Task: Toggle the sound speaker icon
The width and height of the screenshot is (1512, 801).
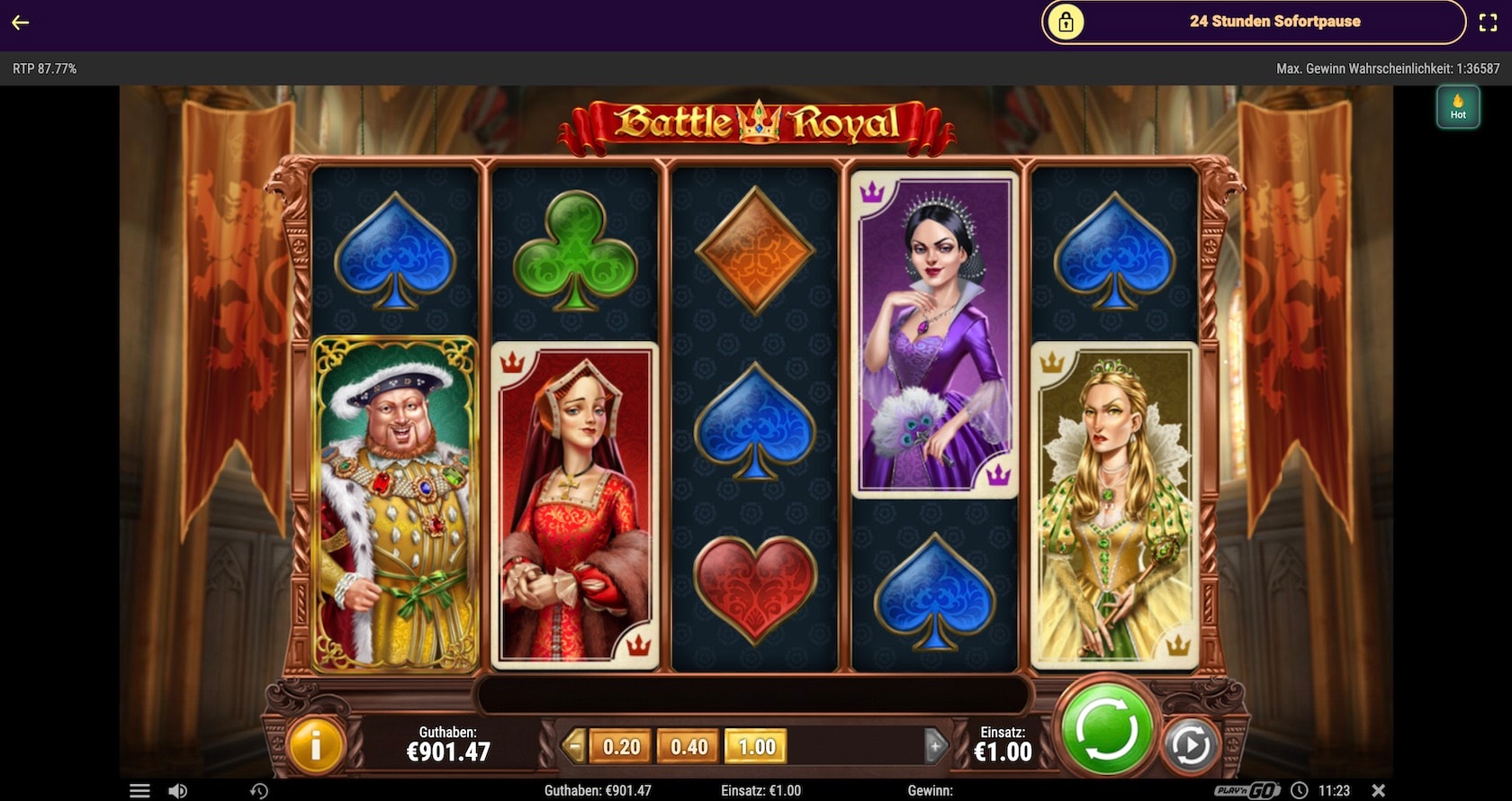Action: (177, 791)
